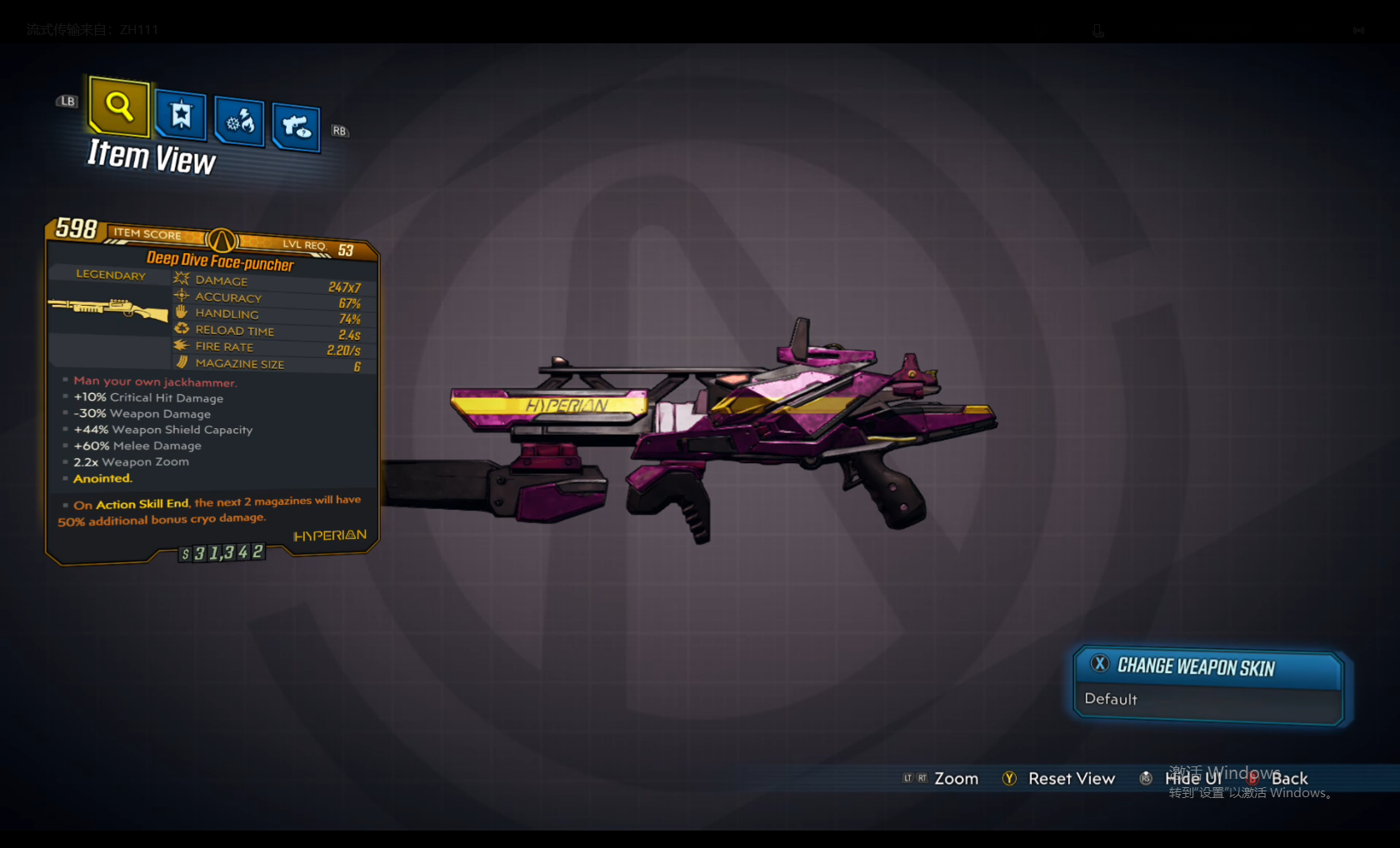Select the magnifying glass Item View icon
Viewport: 1400px width, 848px height.
tap(117, 107)
